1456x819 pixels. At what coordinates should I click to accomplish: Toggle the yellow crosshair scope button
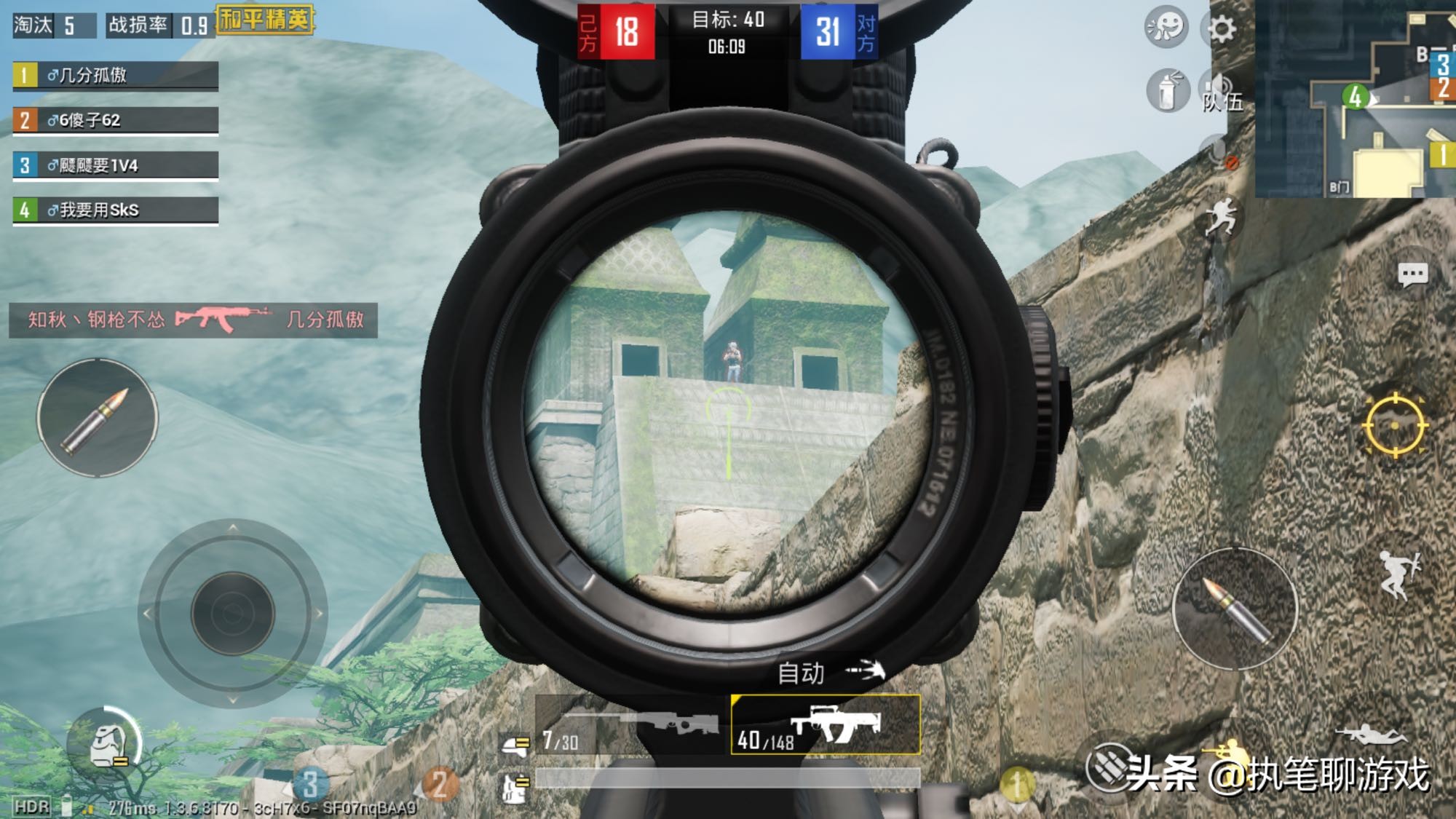click(1395, 426)
